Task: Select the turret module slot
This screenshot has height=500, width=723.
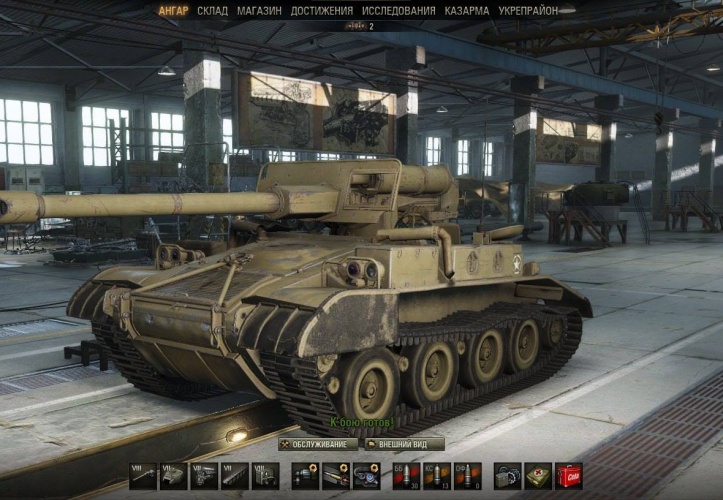Action: click(x=174, y=476)
